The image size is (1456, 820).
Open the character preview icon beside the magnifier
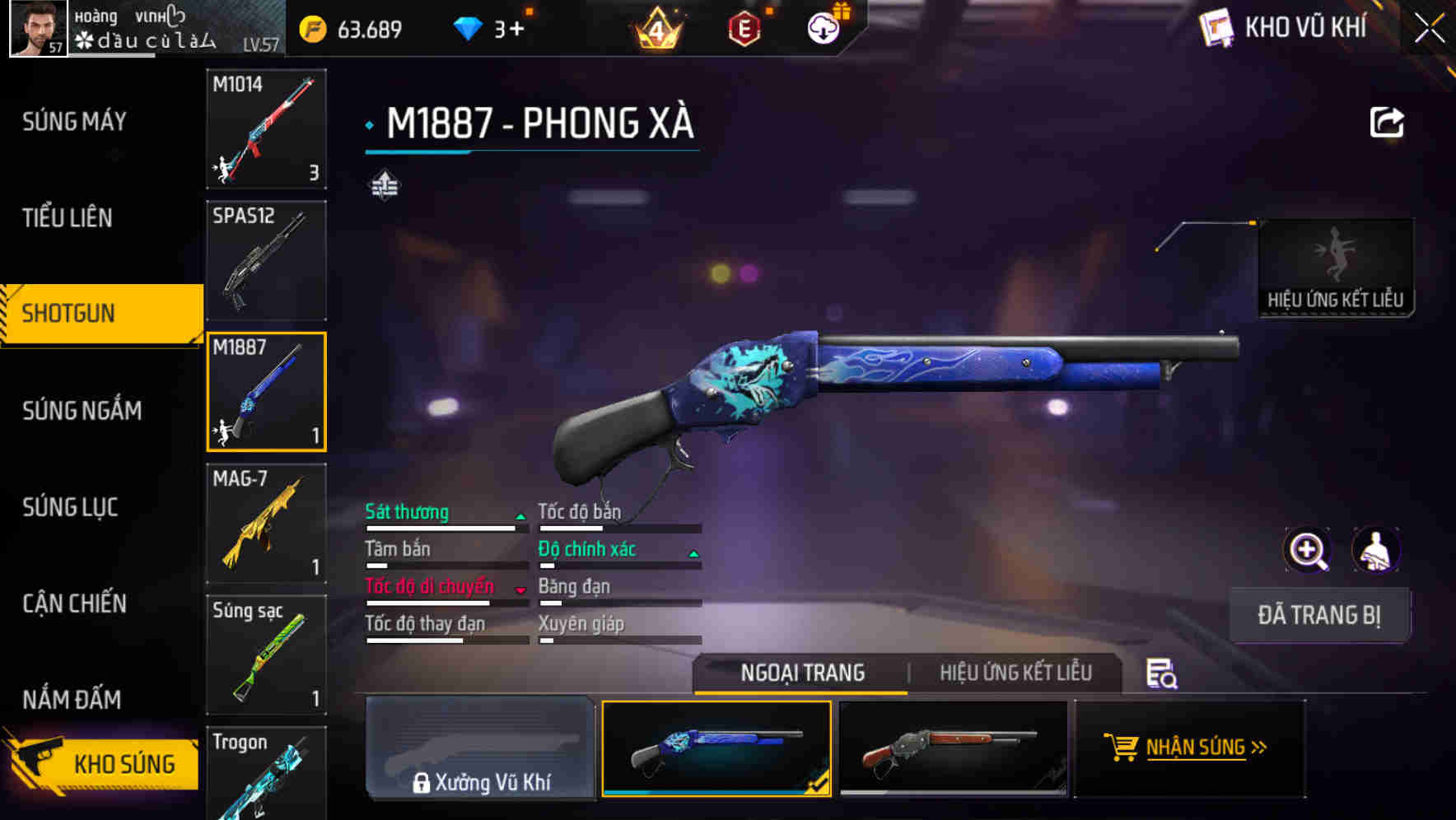pyautogui.click(x=1374, y=550)
